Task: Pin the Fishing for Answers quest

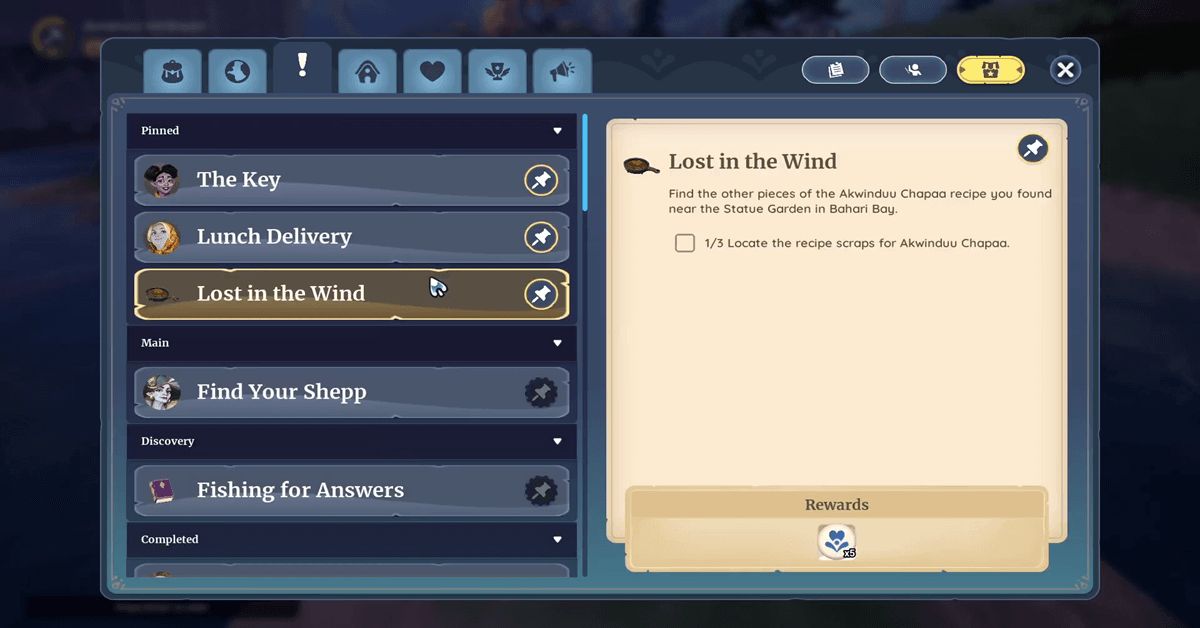Action: [541, 490]
